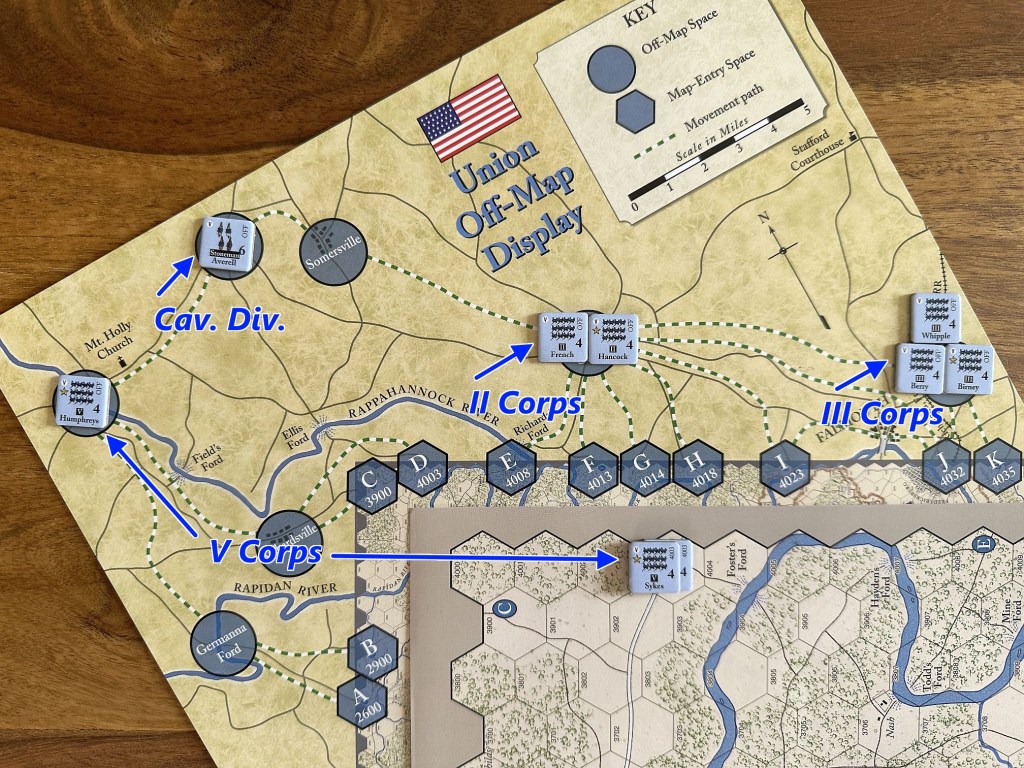The image size is (1024, 768).
Task: Click the Berry division counter
Action: [x=920, y=368]
